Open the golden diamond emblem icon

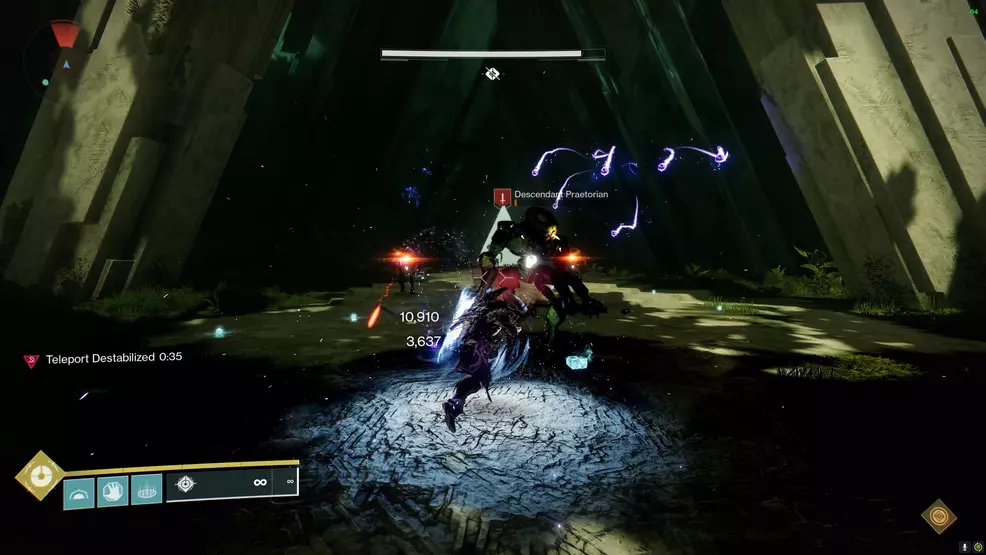coord(938,516)
